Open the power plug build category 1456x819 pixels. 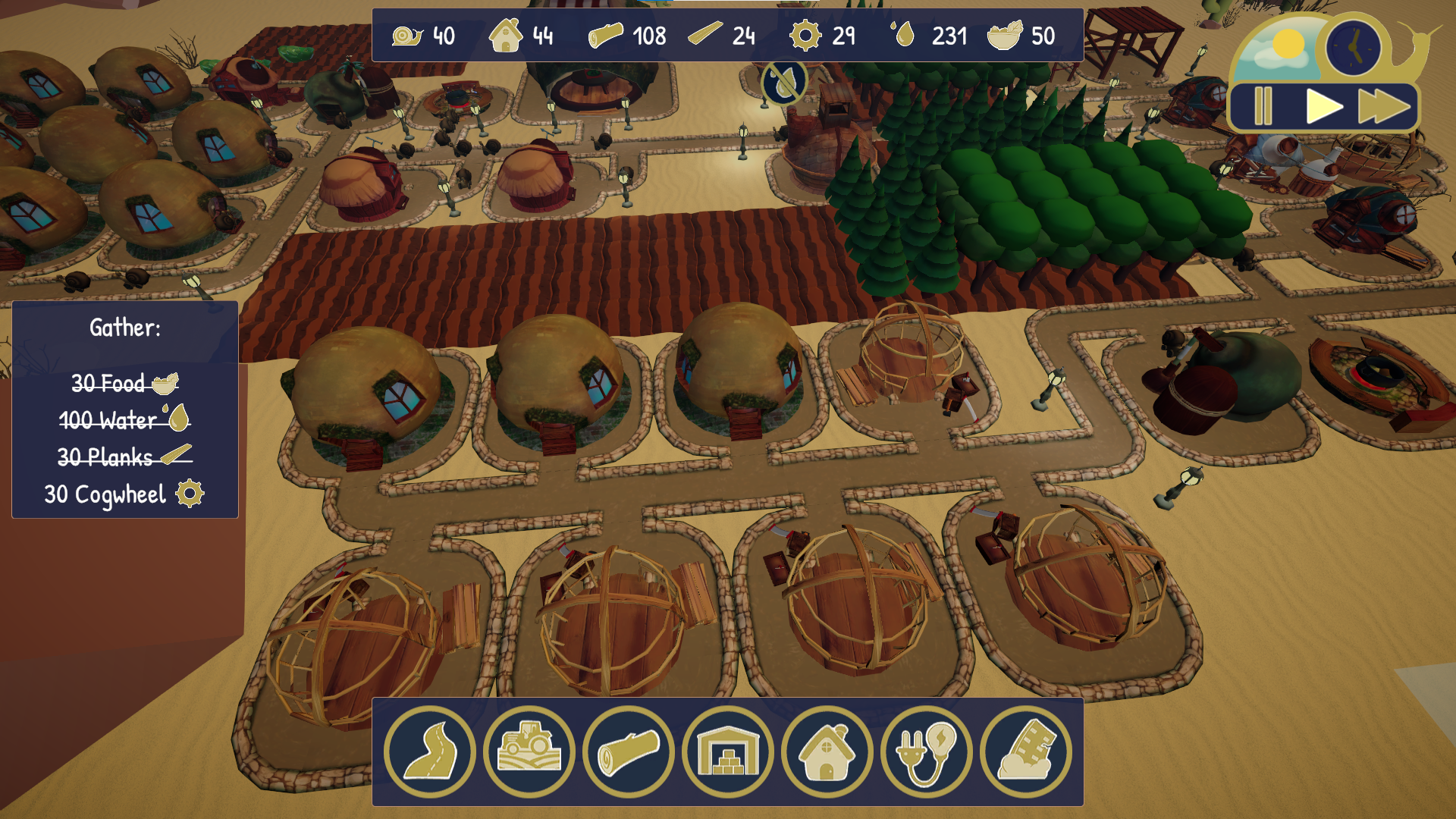pos(927,752)
